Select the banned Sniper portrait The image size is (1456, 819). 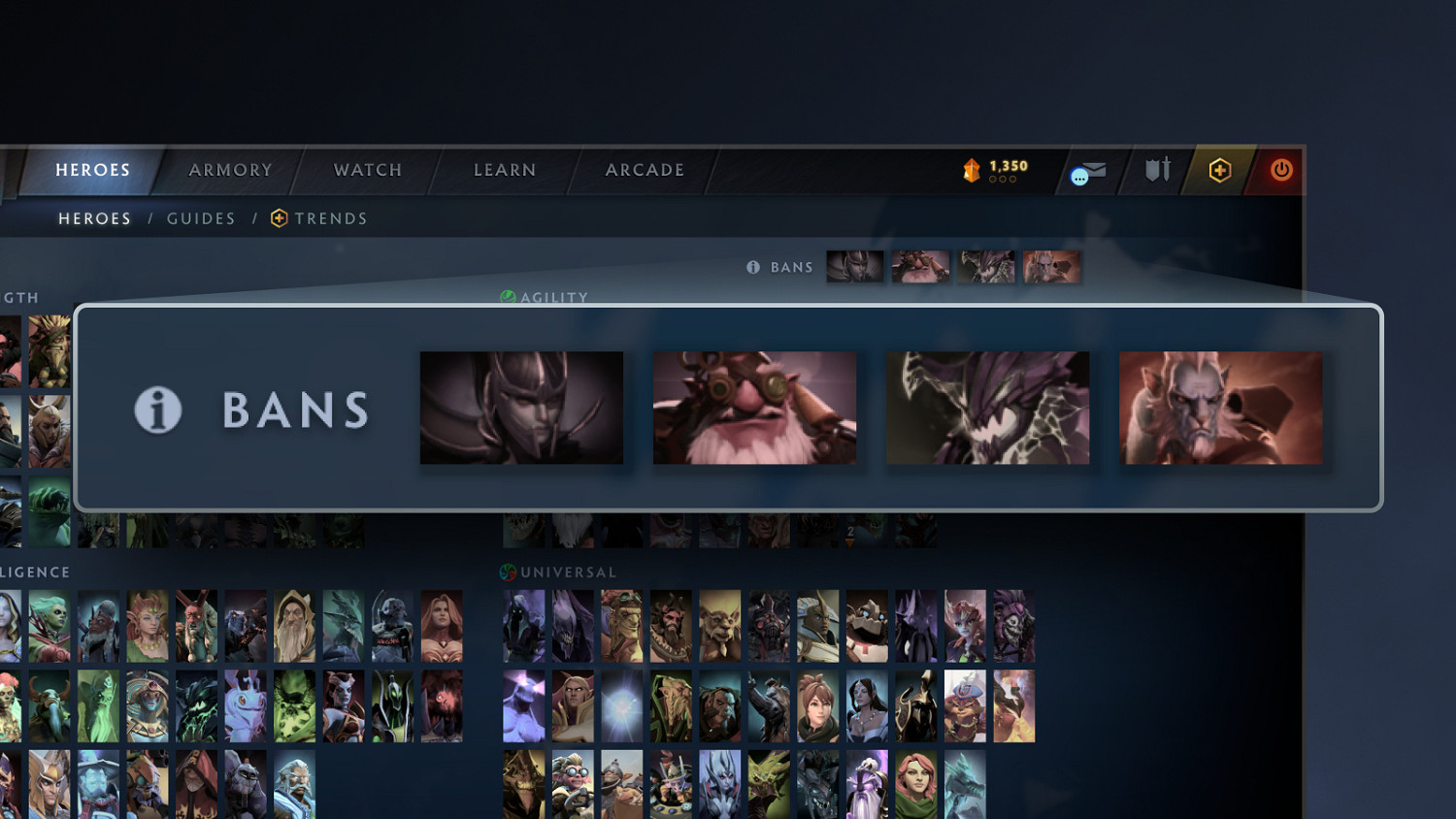754,408
